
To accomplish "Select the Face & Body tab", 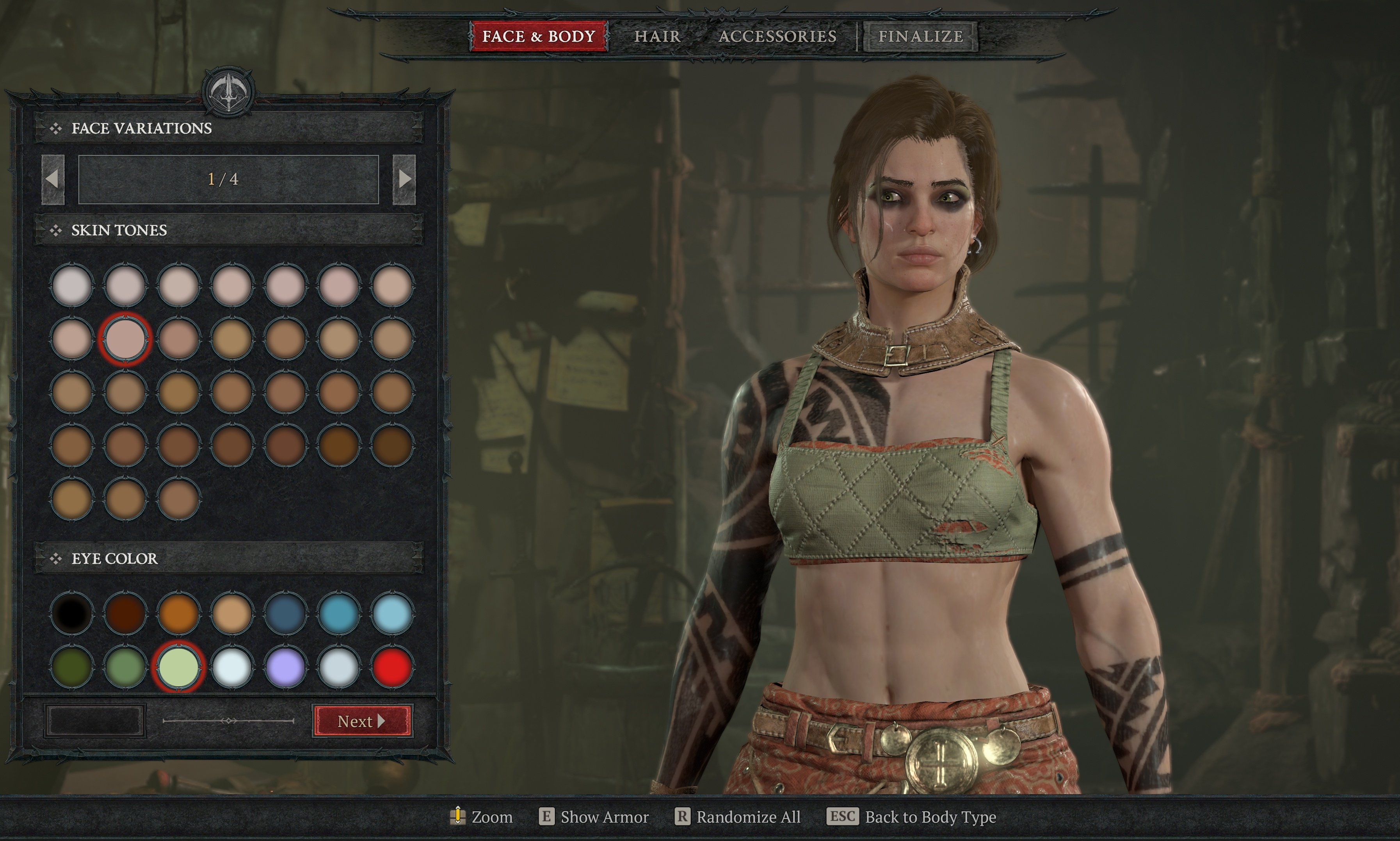I will click(x=539, y=36).
